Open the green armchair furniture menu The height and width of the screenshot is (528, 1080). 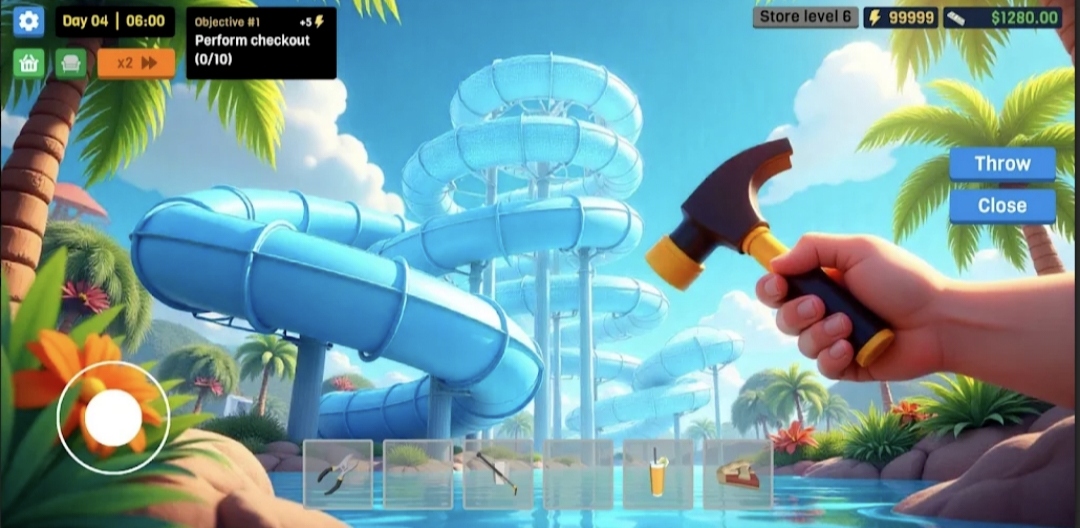(70, 63)
